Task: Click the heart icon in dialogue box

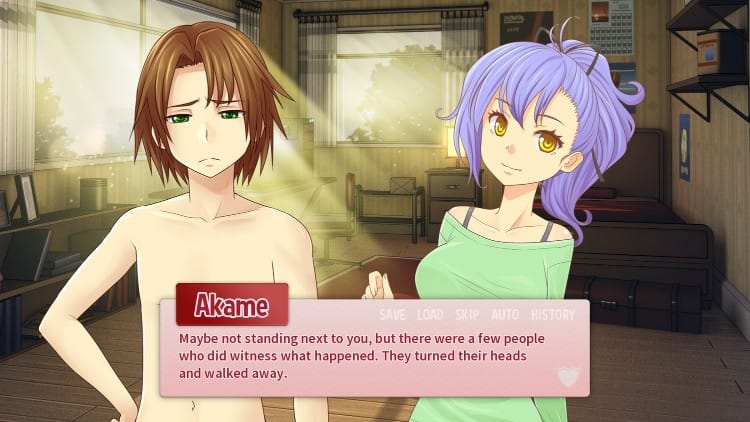Action: (568, 376)
